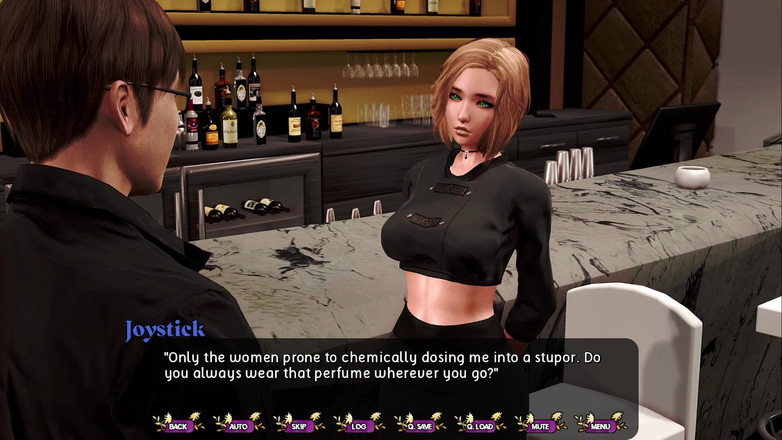The width and height of the screenshot is (782, 440).
Task: Quick load with Q. Load button
Action: coord(480,425)
